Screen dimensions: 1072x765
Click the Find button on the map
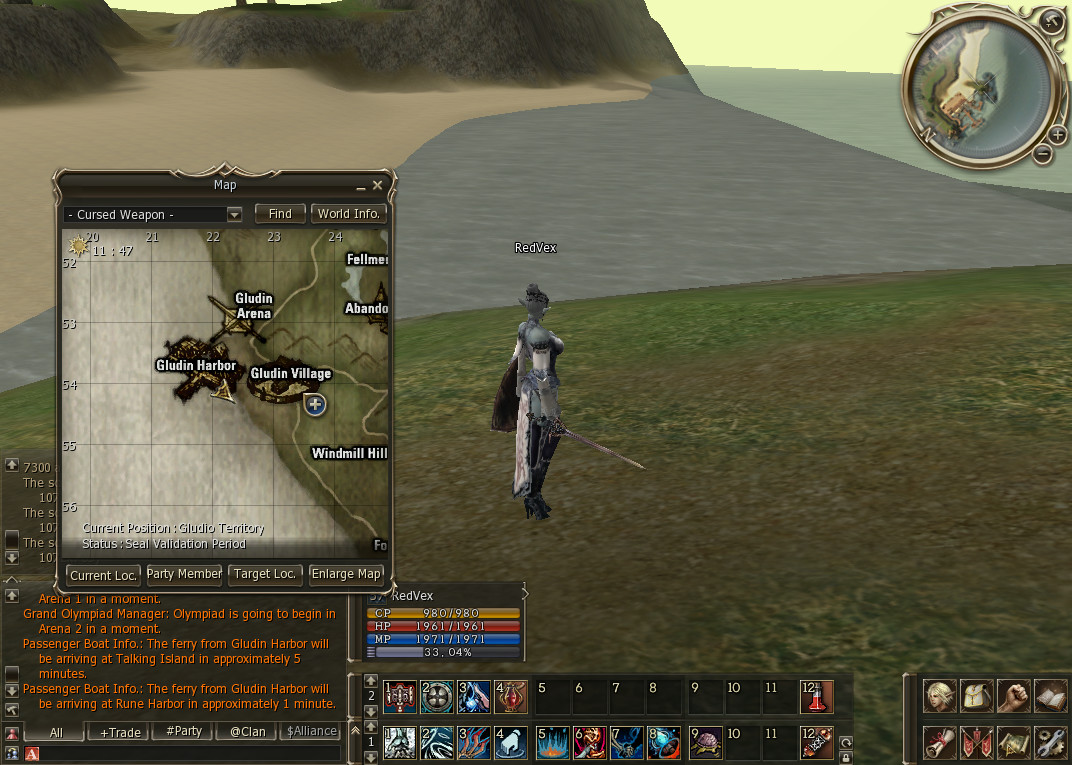tap(280, 214)
